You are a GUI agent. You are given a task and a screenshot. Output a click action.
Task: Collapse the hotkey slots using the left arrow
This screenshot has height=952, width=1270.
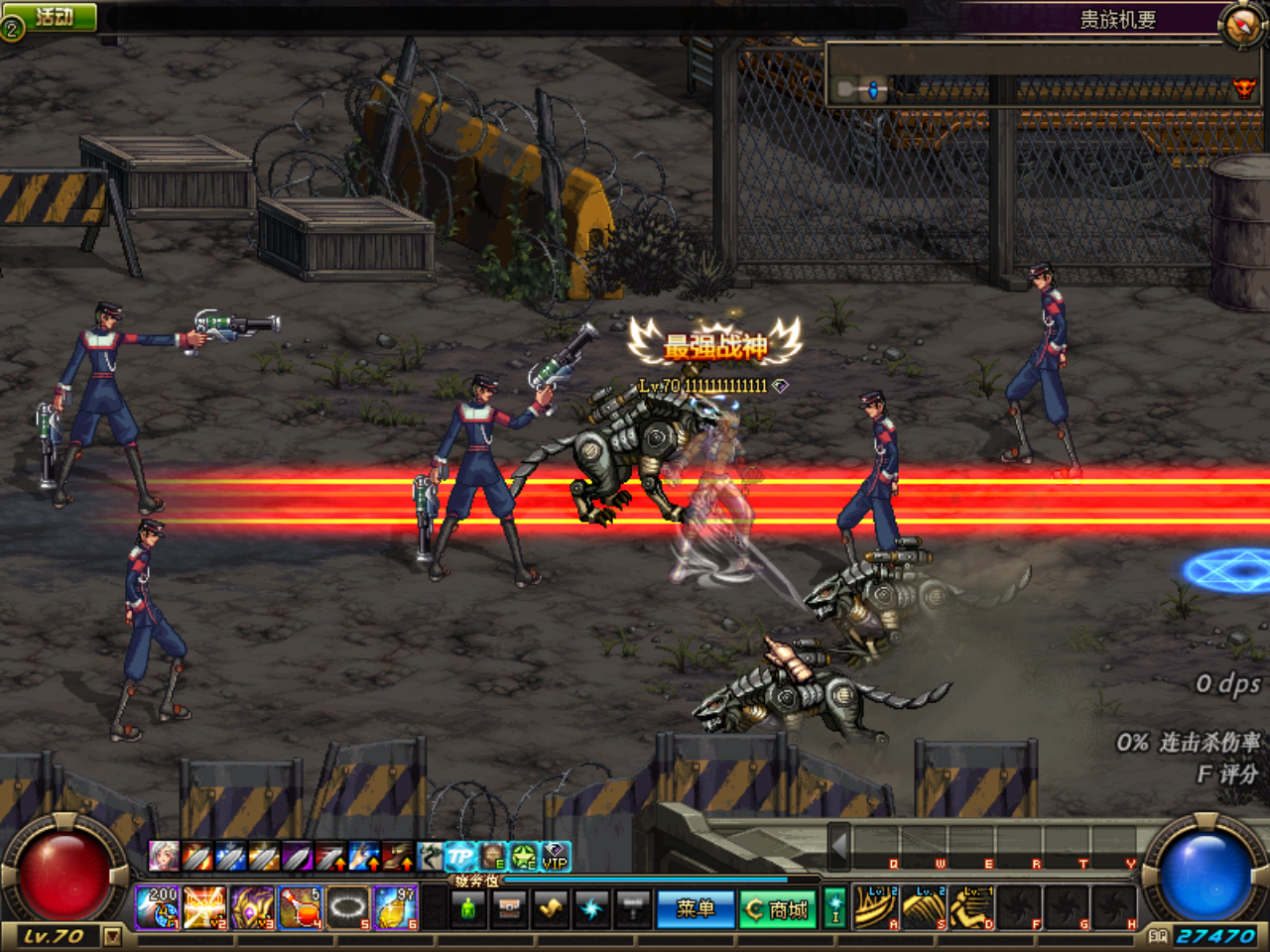838,847
